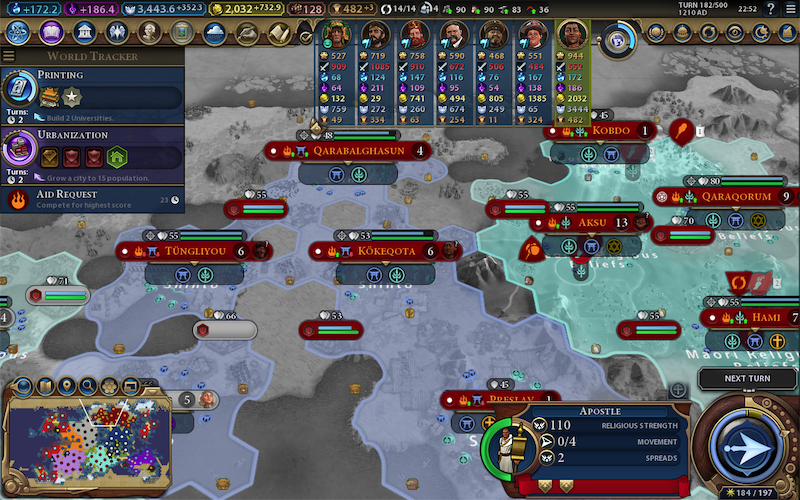
Task: Select the Kökeqota city banner
Action: 385,251
